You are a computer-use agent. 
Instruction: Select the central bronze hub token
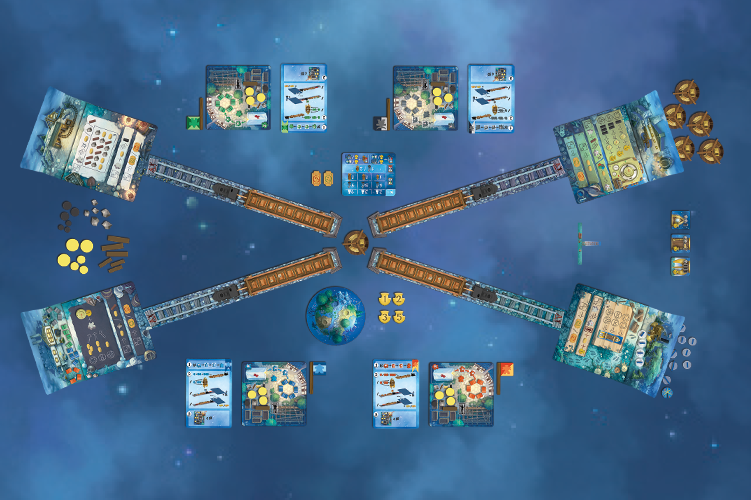pos(354,240)
